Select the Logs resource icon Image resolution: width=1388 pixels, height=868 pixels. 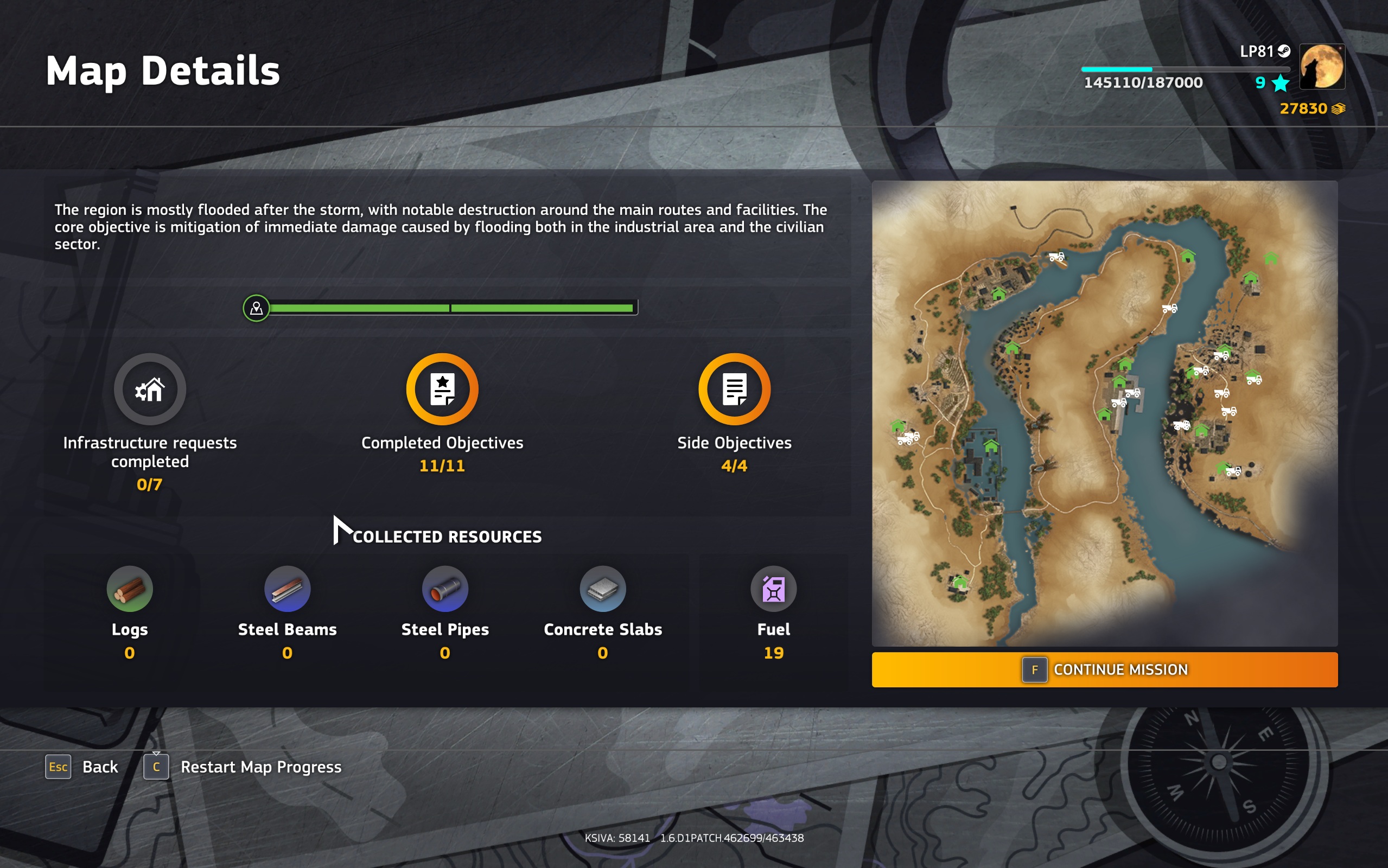tap(129, 589)
